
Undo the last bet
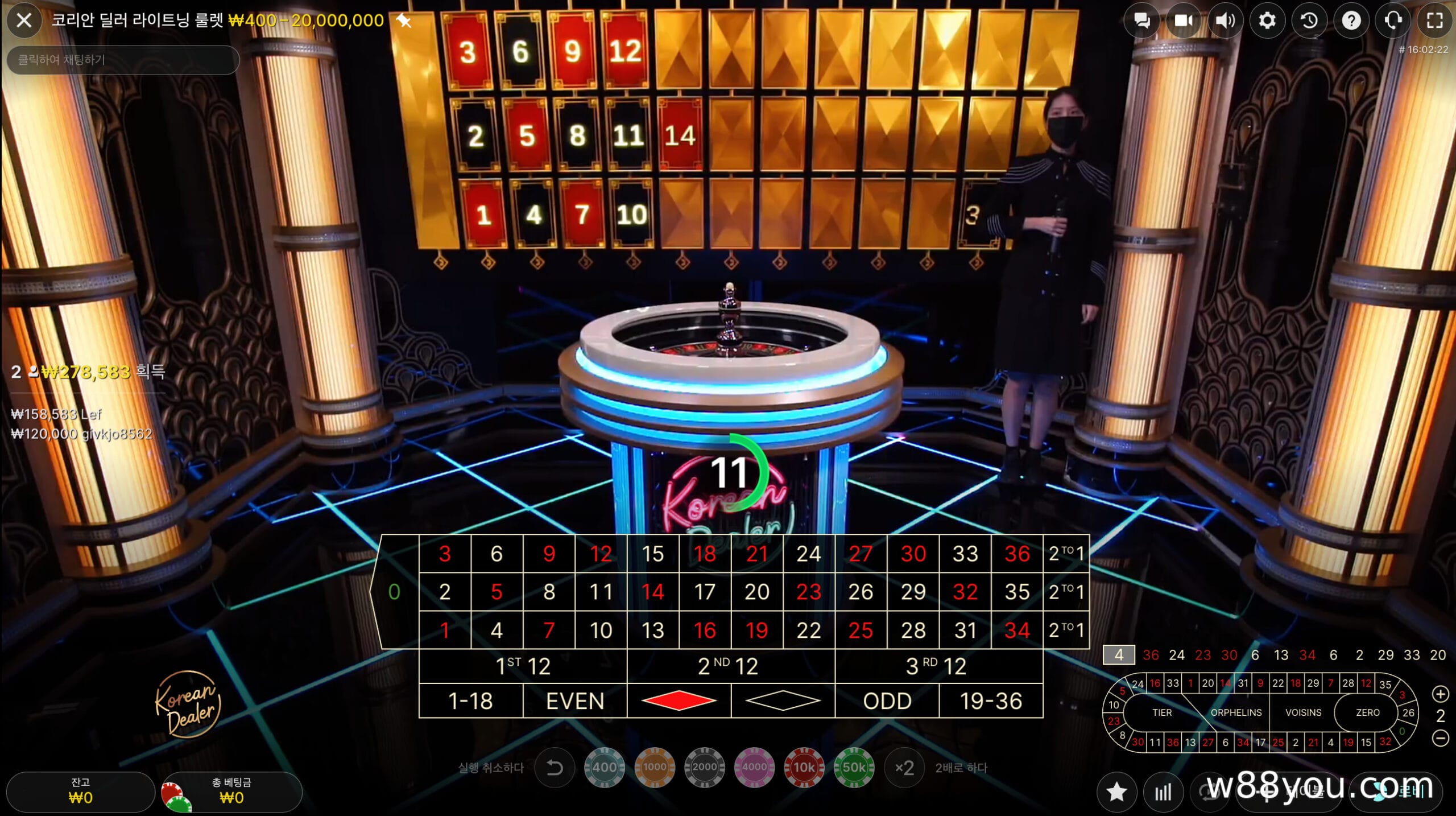point(555,768)
